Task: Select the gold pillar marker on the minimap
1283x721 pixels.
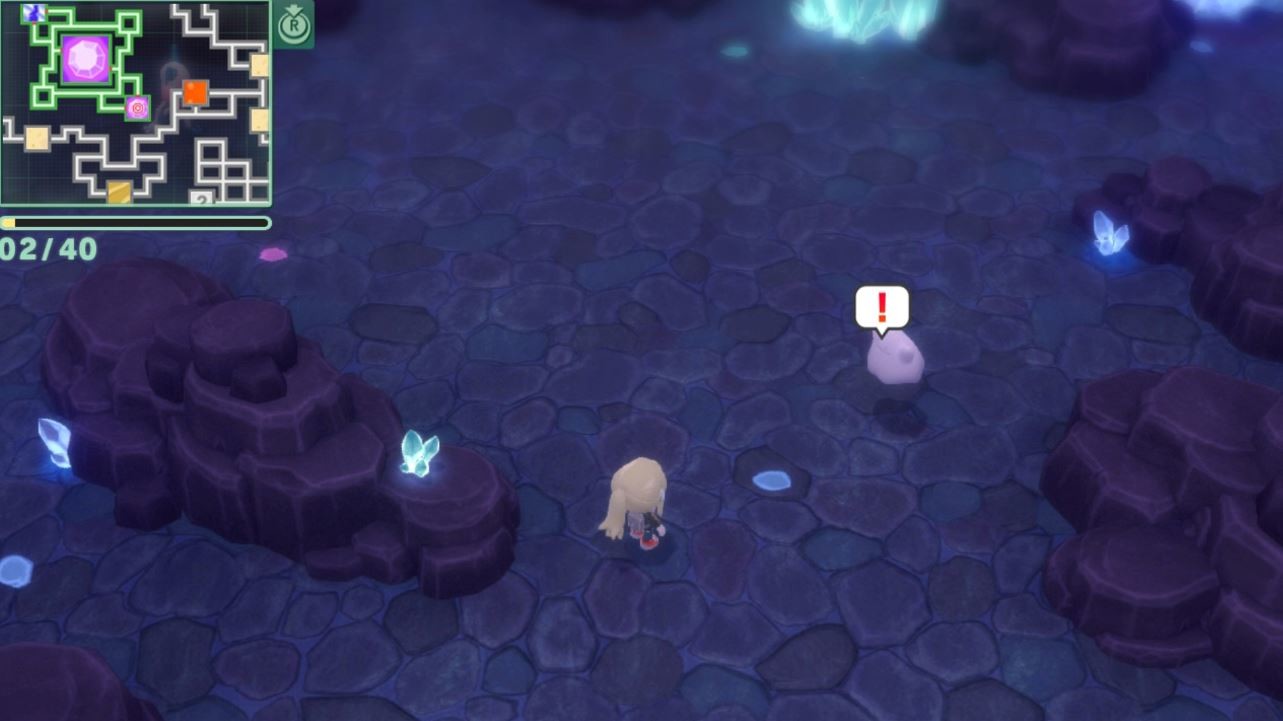Action: tap(118, 190)
